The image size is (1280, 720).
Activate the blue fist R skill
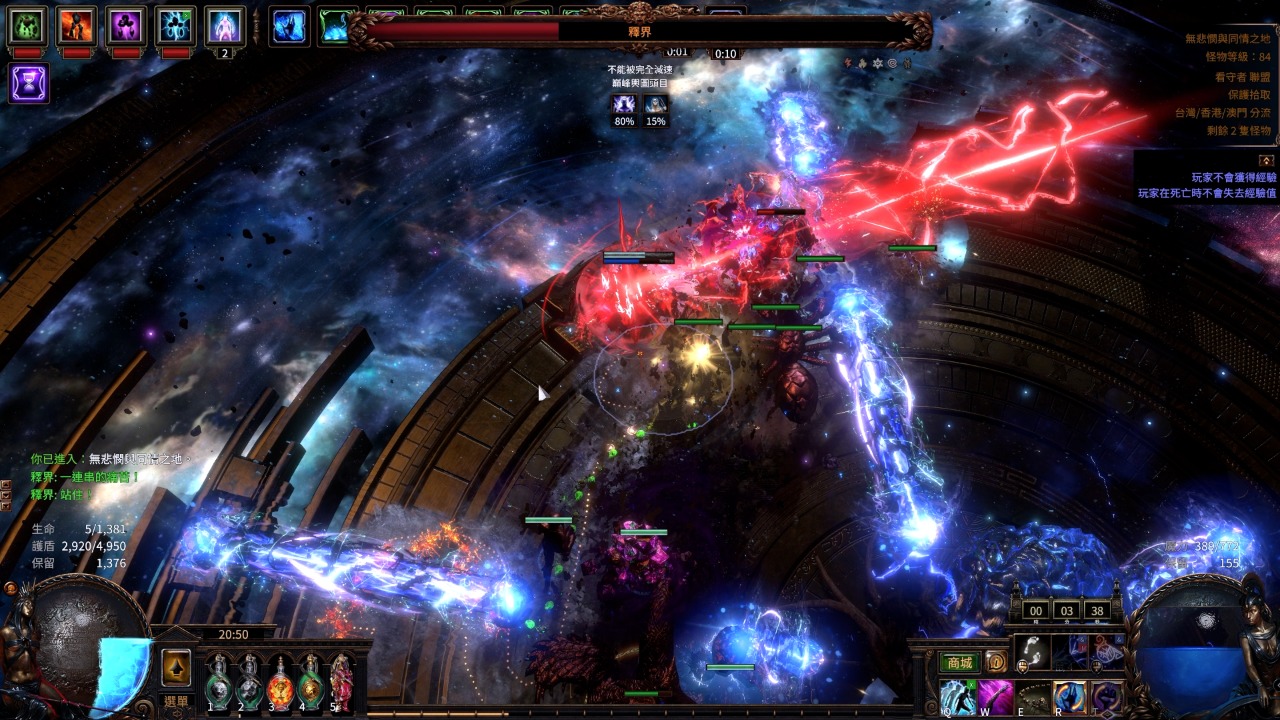(1070, 697)
